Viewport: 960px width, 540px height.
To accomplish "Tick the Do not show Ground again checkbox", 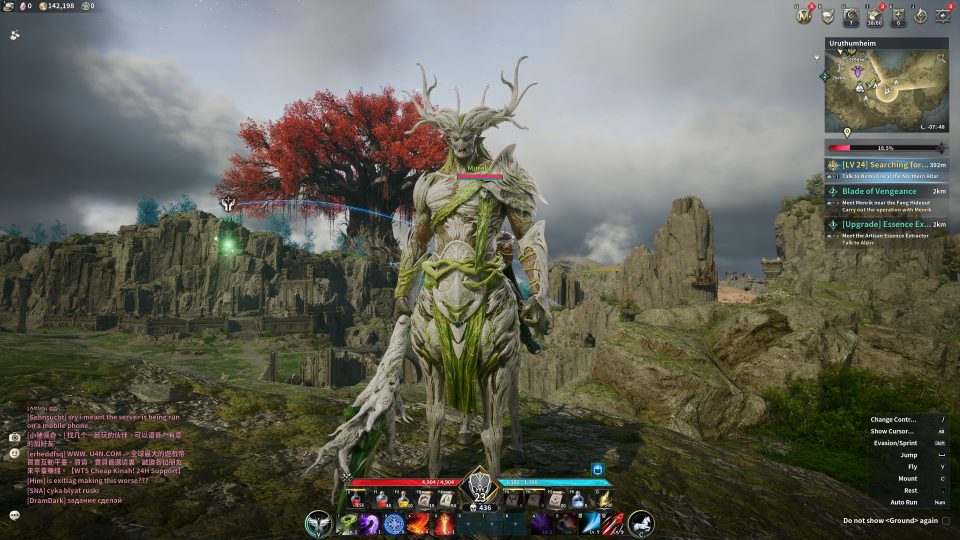I will click(x=946, y=520).
